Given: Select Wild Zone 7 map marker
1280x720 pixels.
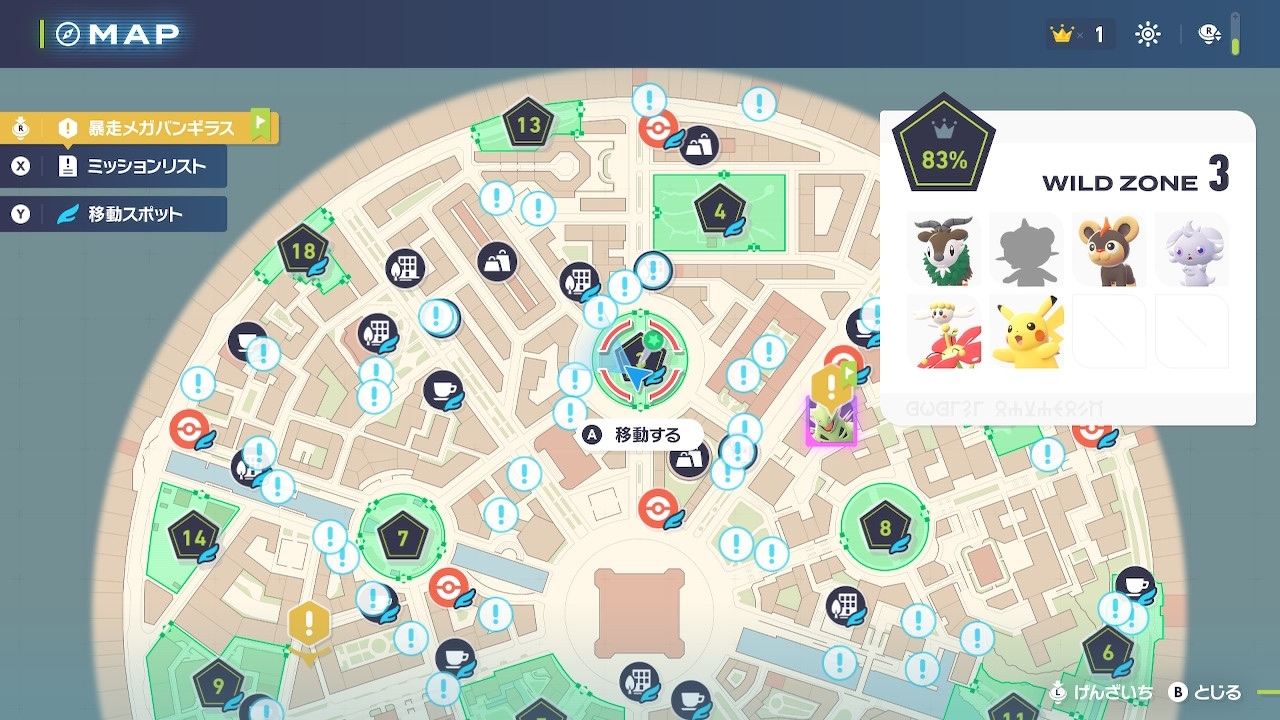Looking at the screenshot, I should pyautogui.click(x=403, y=538).
